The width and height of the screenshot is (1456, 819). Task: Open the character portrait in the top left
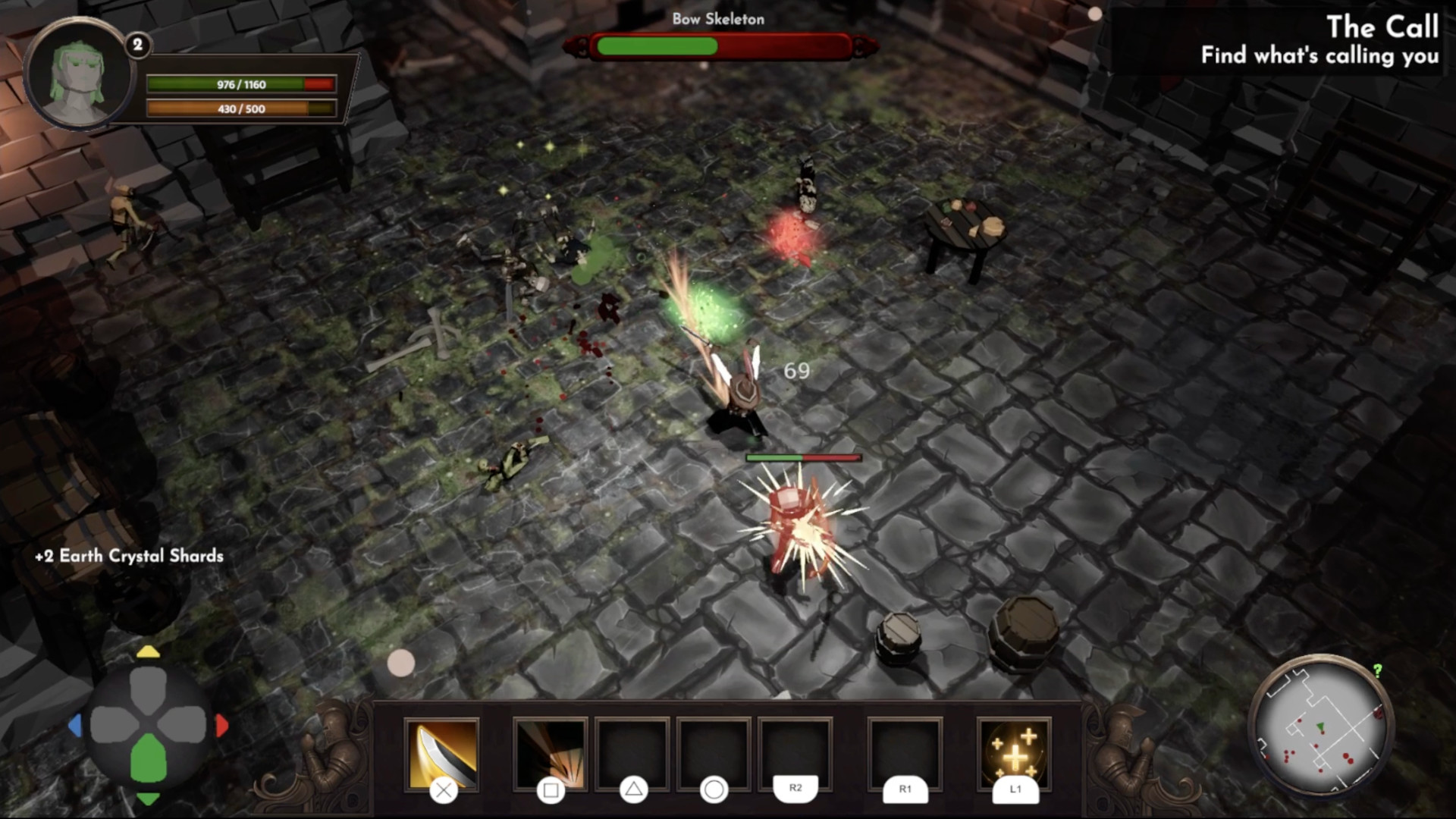point(78,74)
